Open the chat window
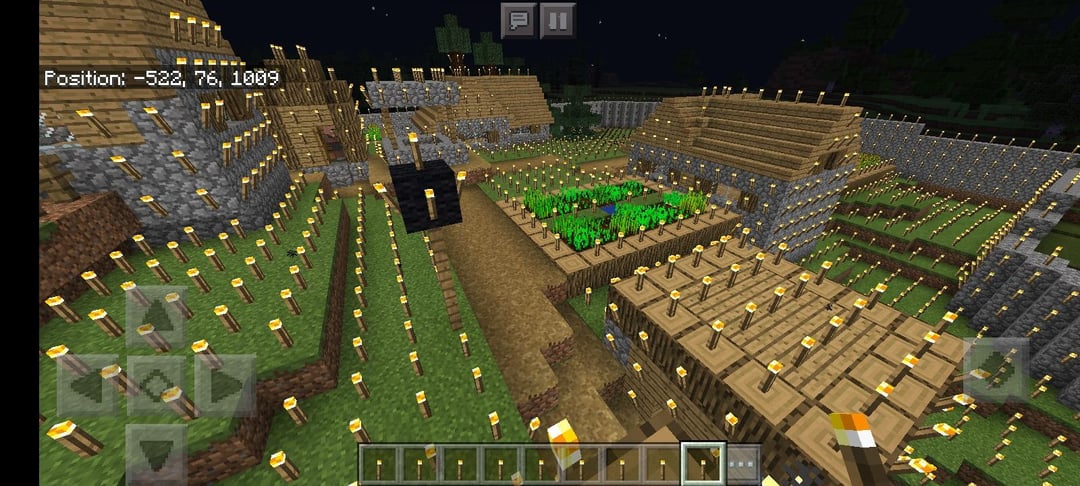Viewport: 1080px width, 486px height. coord(517,20)
